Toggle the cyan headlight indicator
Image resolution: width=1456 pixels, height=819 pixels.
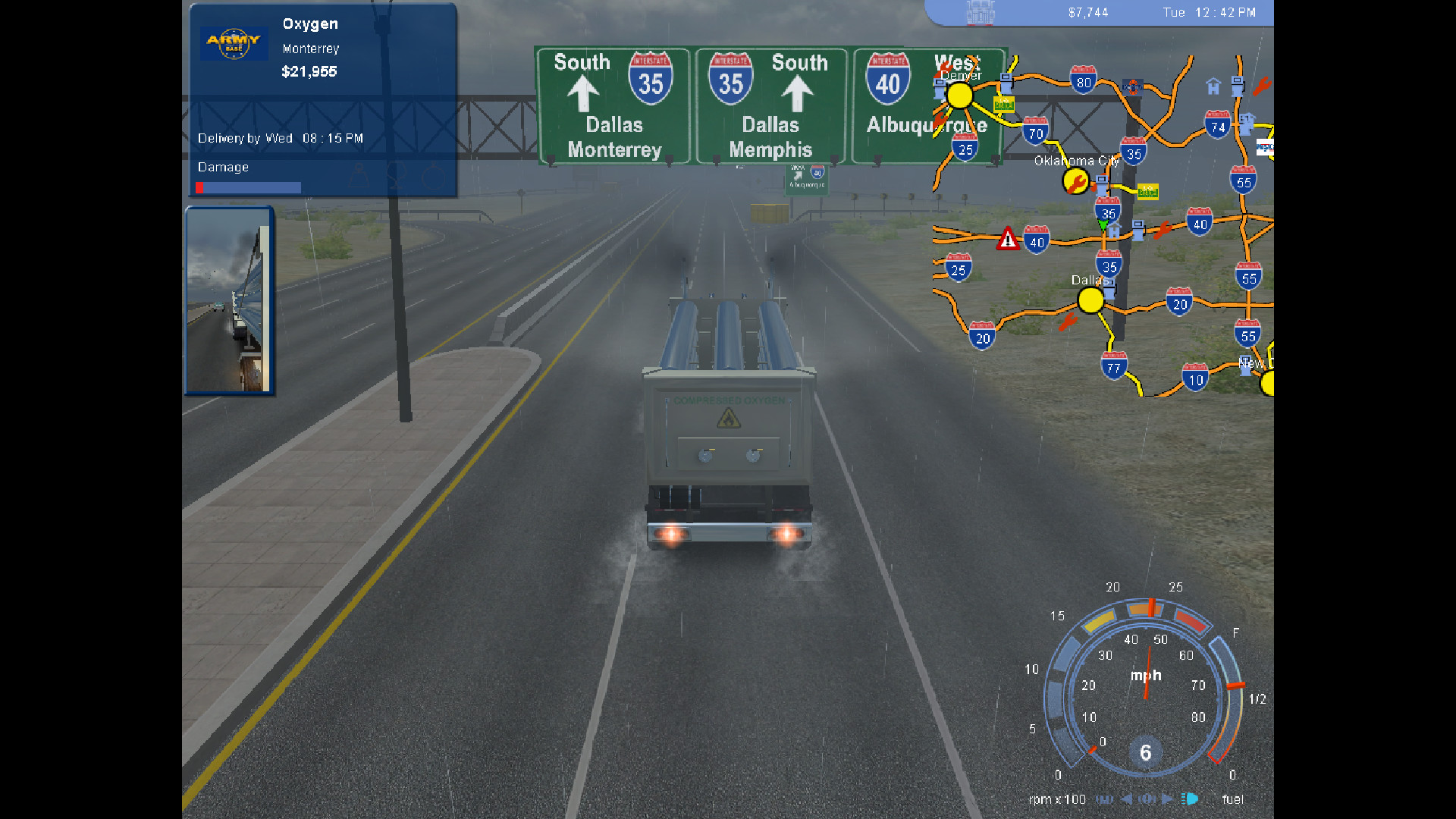[x=1190, y=799]
